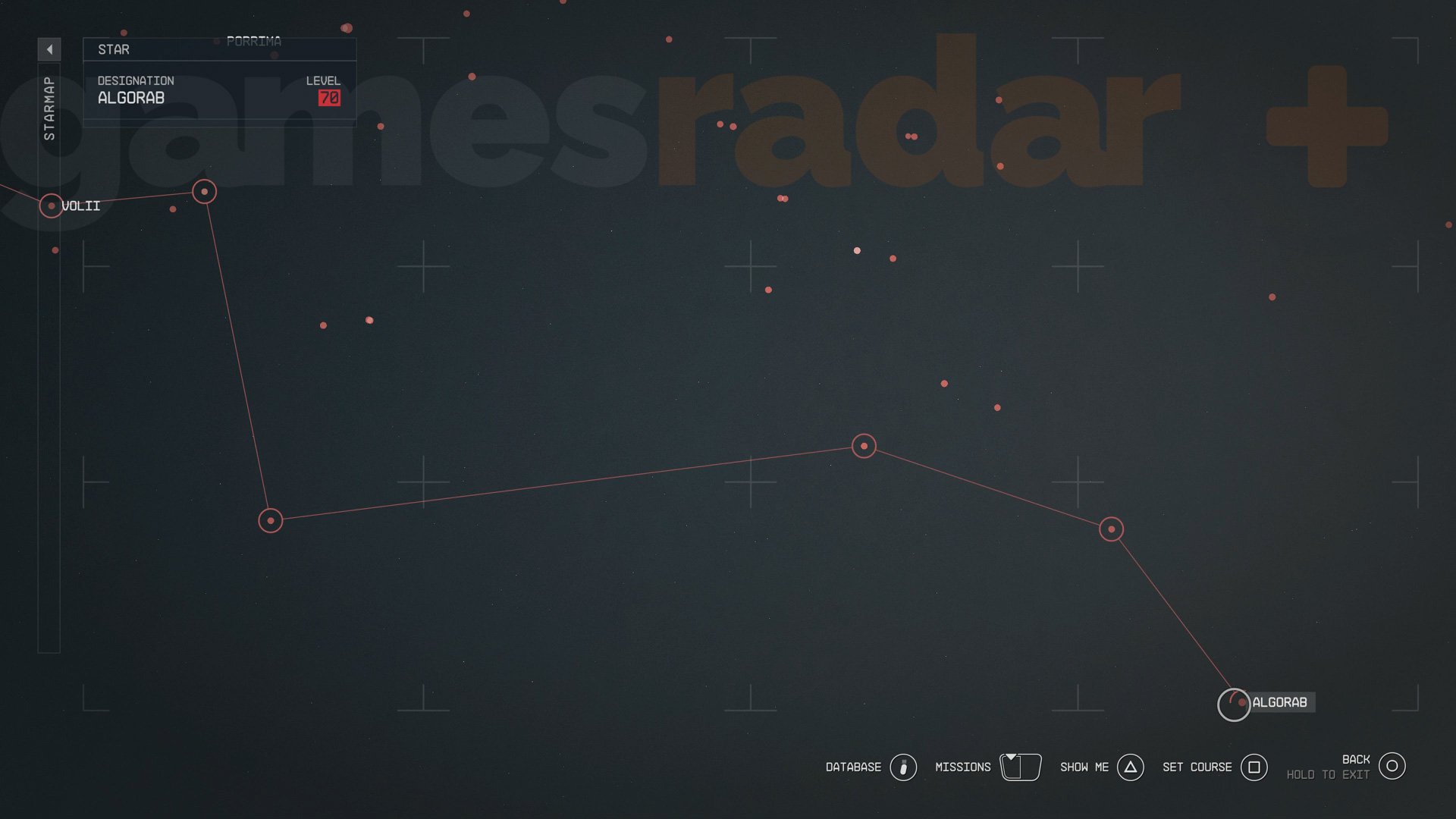The image size is (1456, 819).
Task: Click the Back circle icon
Action: [x=1392, y=766]
